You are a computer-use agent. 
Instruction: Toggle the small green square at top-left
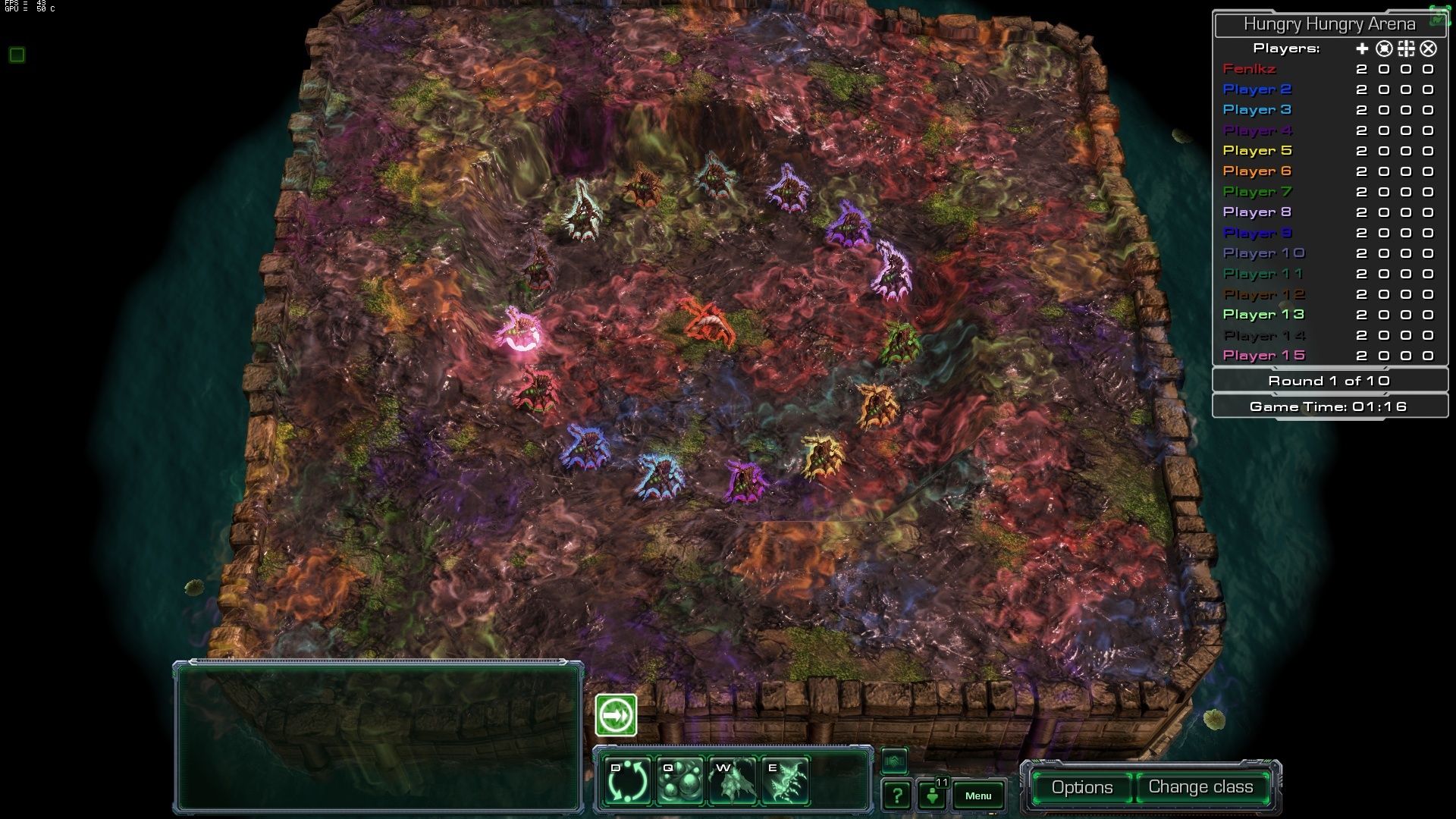pos(17,55)
